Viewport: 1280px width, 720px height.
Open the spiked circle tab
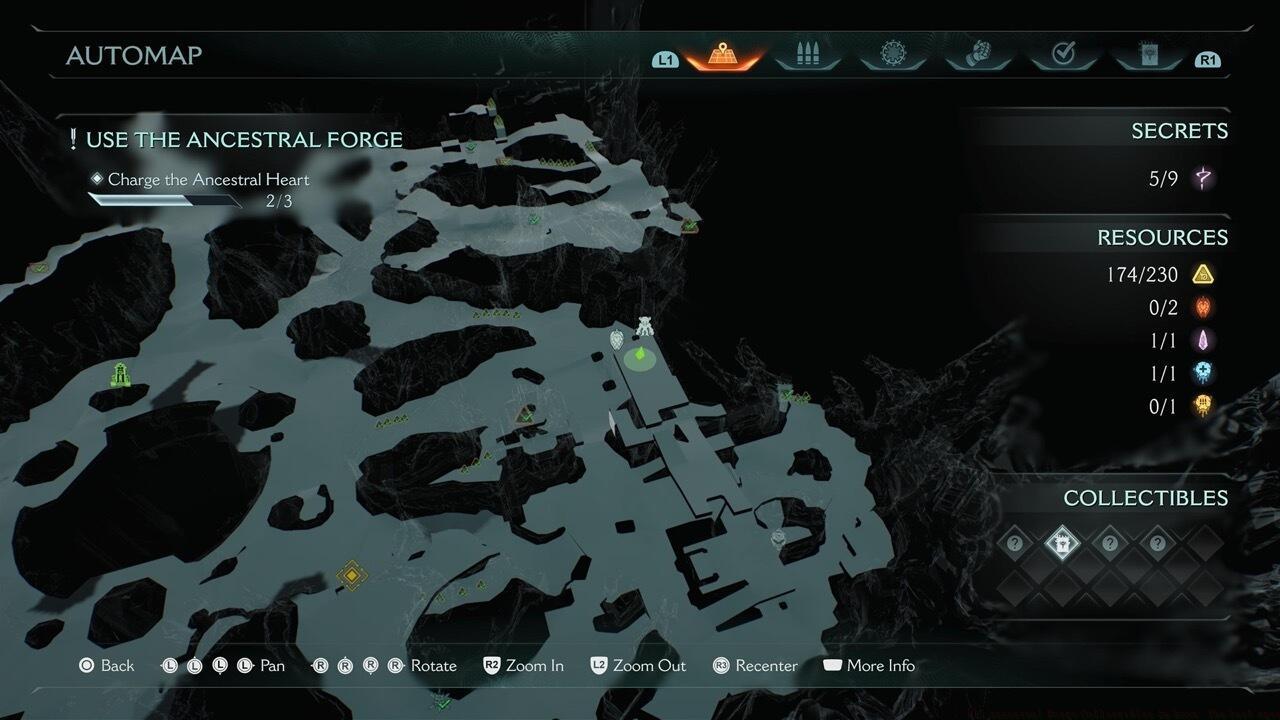[x=892, y=56]
